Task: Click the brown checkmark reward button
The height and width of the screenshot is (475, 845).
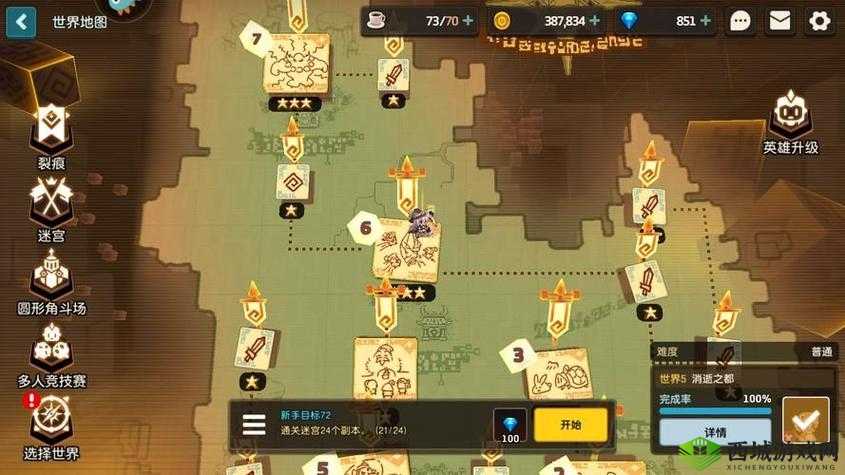Action: [x=806, y=420]
